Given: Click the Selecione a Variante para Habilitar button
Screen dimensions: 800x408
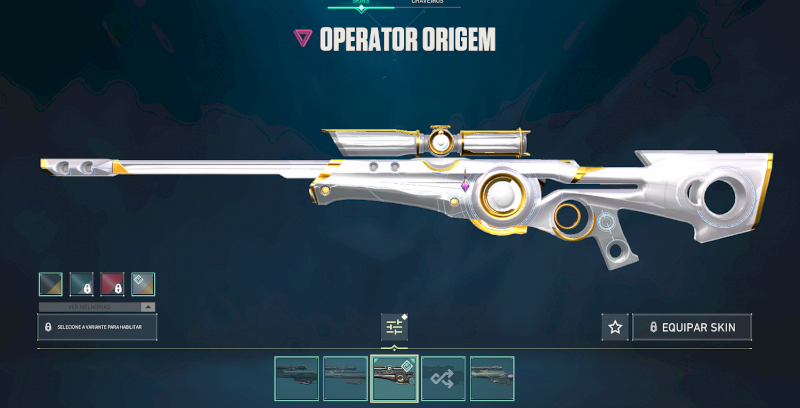Looking at the screenshot, I should coord(97,327).
